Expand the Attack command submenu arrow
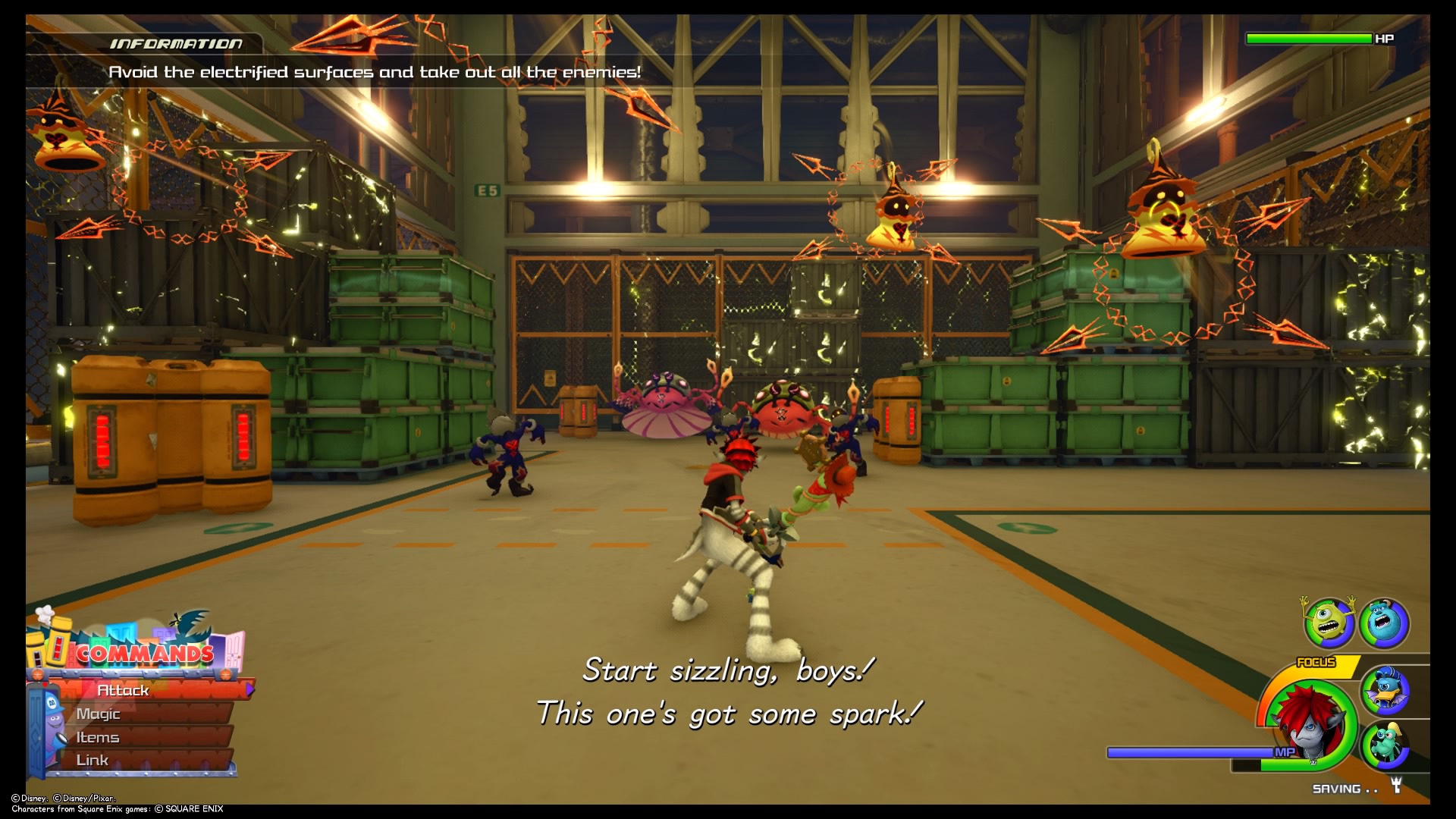This screenshot has height=819, width=1456. click(x=250, y=691)
